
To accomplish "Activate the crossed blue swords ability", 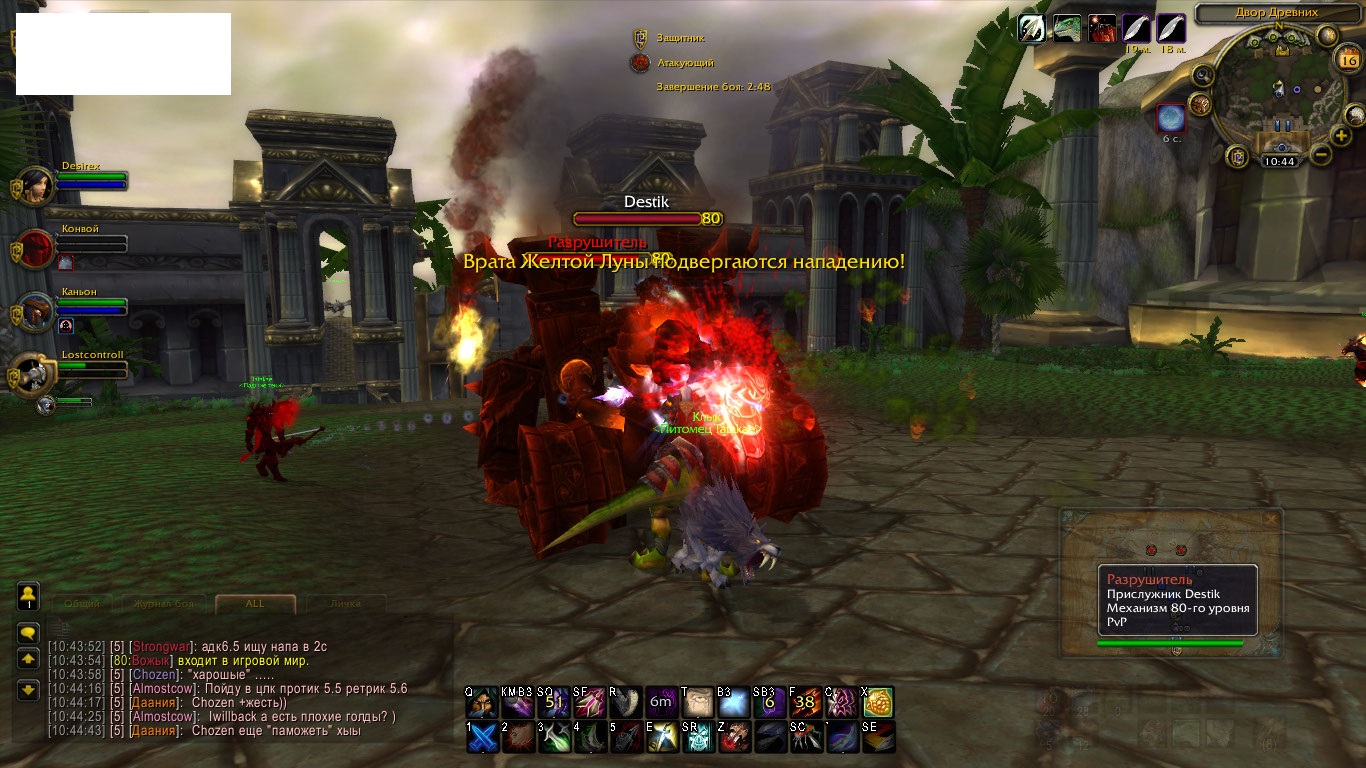I will tap(483, 737).
